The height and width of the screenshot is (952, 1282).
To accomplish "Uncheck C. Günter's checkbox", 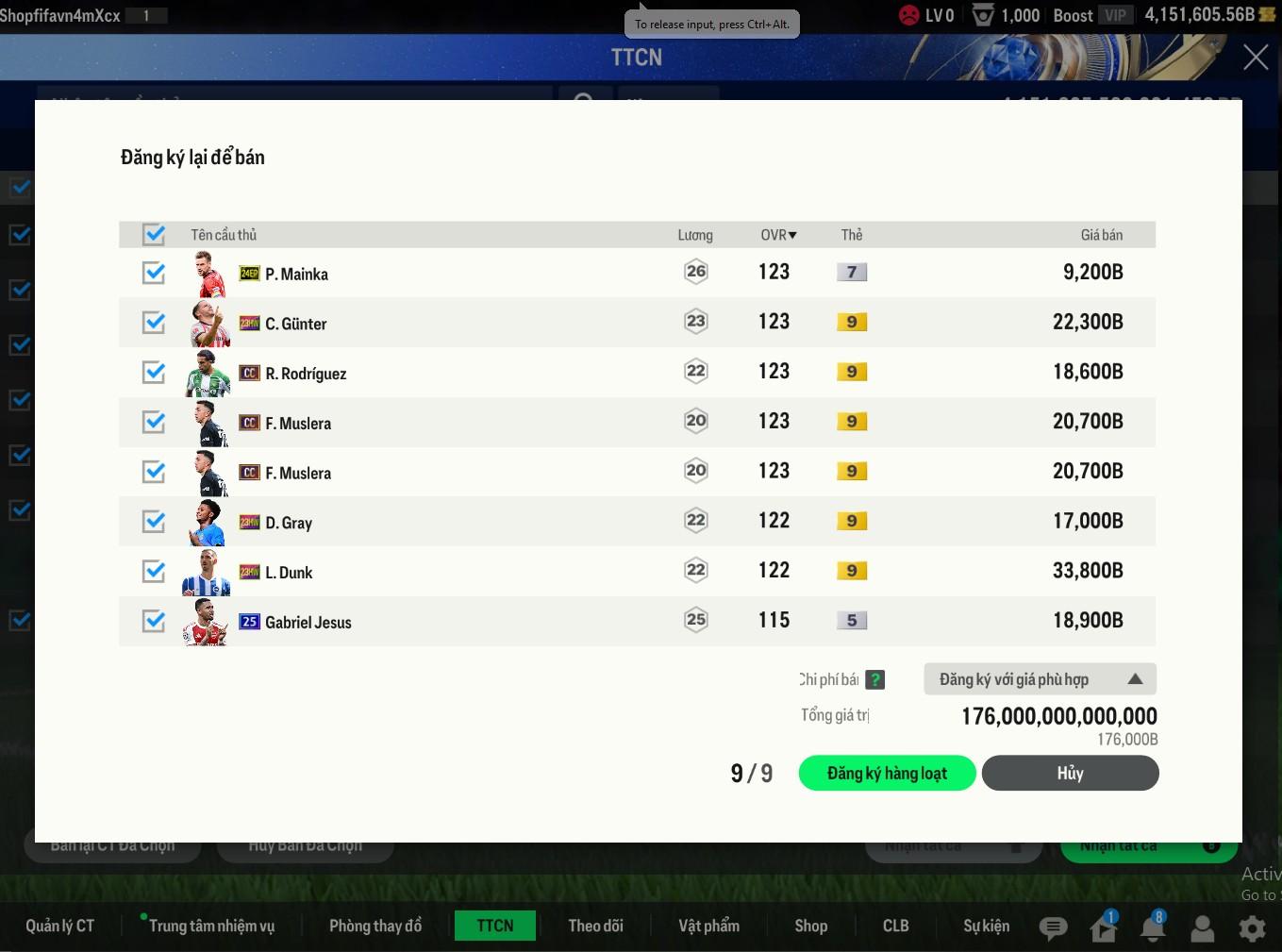I will point(154,323).
